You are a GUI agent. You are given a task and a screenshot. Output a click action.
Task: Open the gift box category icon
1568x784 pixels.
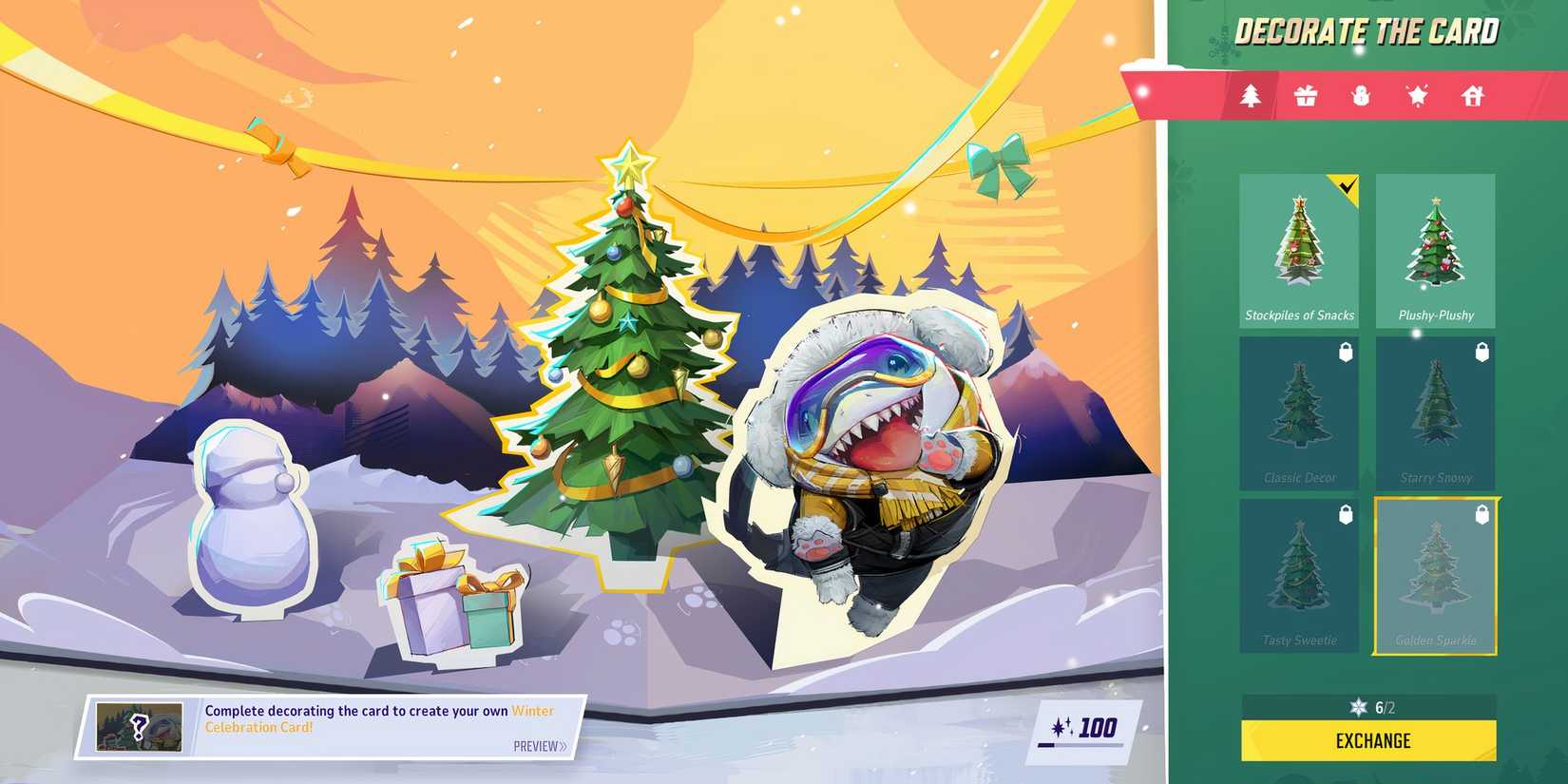coord(1307,95)
